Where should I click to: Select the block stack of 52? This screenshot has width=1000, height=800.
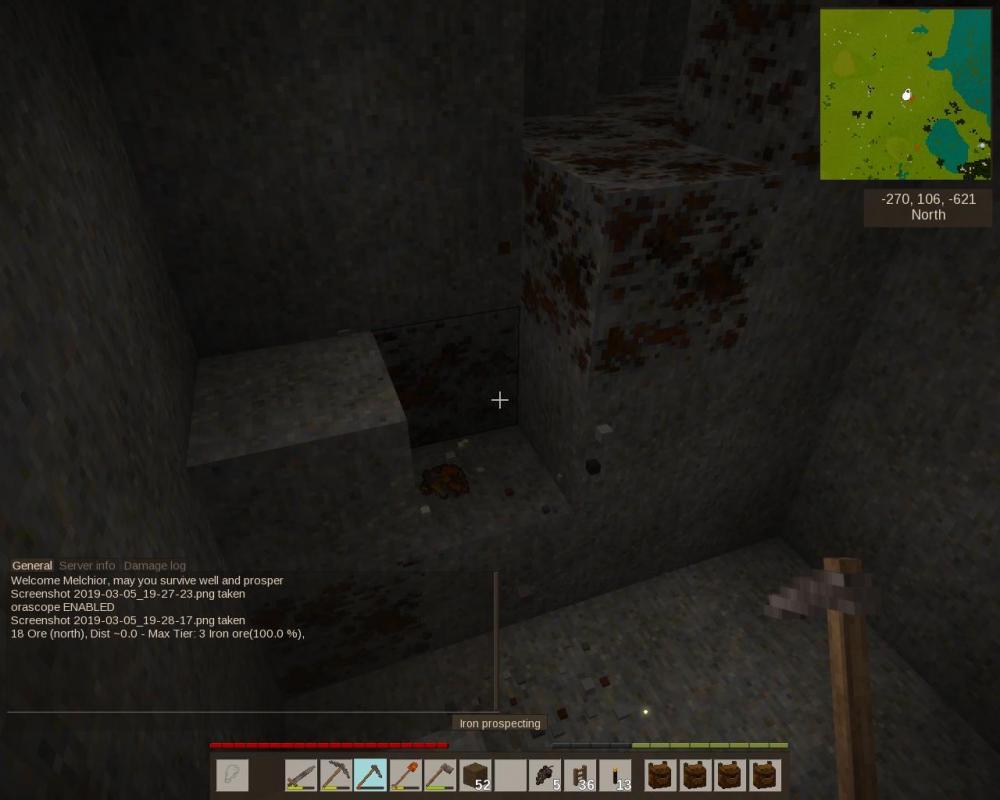pos(475,776)
